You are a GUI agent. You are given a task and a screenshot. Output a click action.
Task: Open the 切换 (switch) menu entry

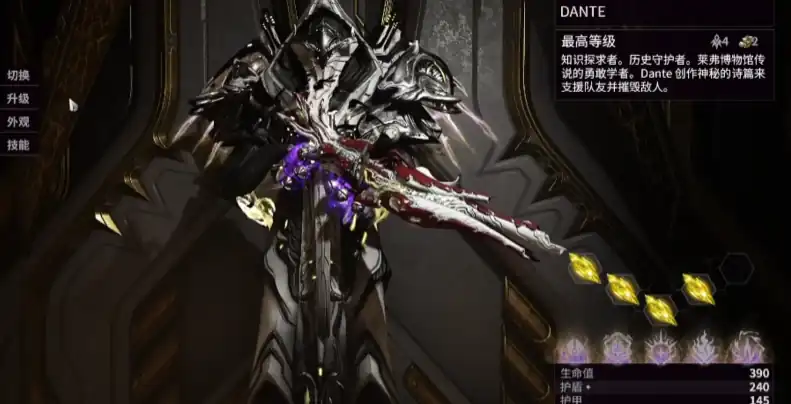coord(18,75)
